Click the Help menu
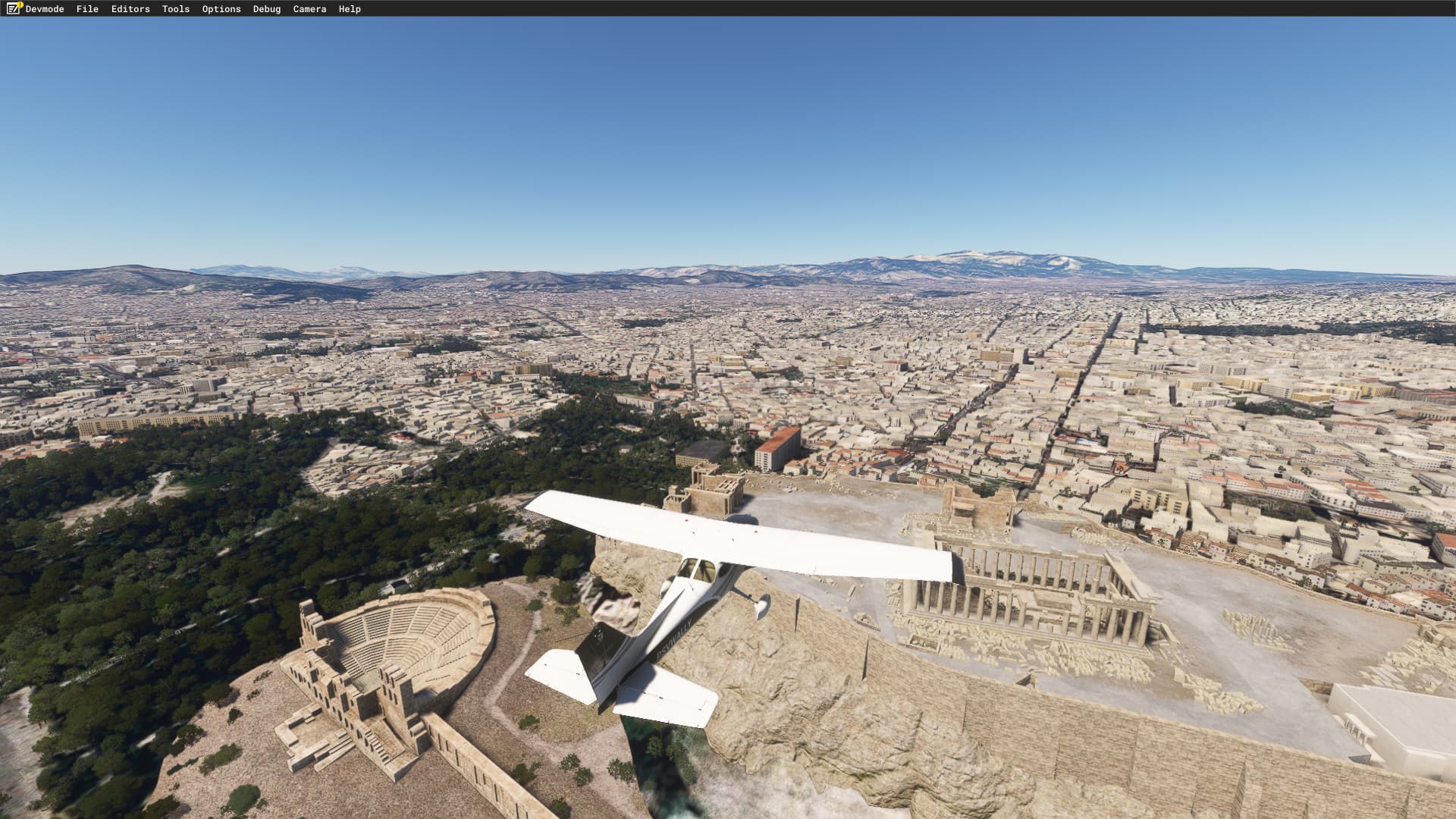The width and height of the screenshot is (1456, 819). point(350,9)
